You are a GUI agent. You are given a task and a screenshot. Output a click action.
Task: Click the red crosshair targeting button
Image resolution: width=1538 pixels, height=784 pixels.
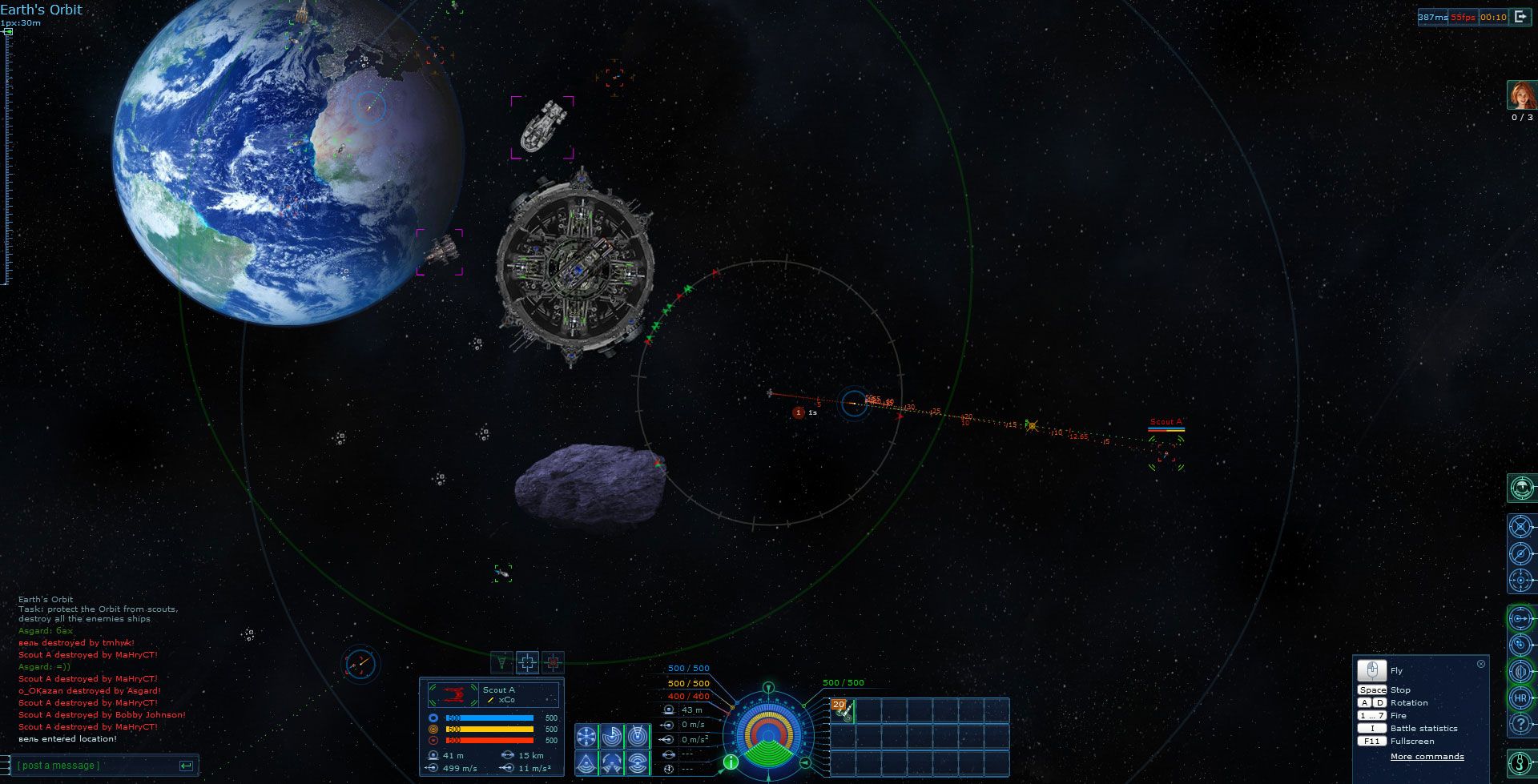coord(553,662)
